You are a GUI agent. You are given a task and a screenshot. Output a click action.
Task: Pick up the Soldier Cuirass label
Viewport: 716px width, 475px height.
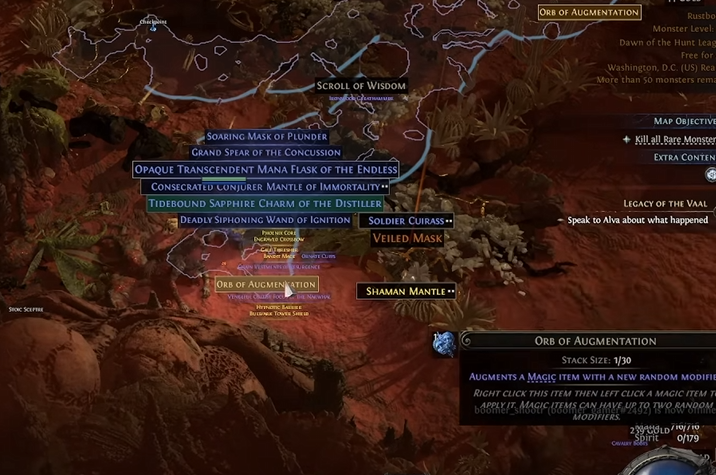407,221
